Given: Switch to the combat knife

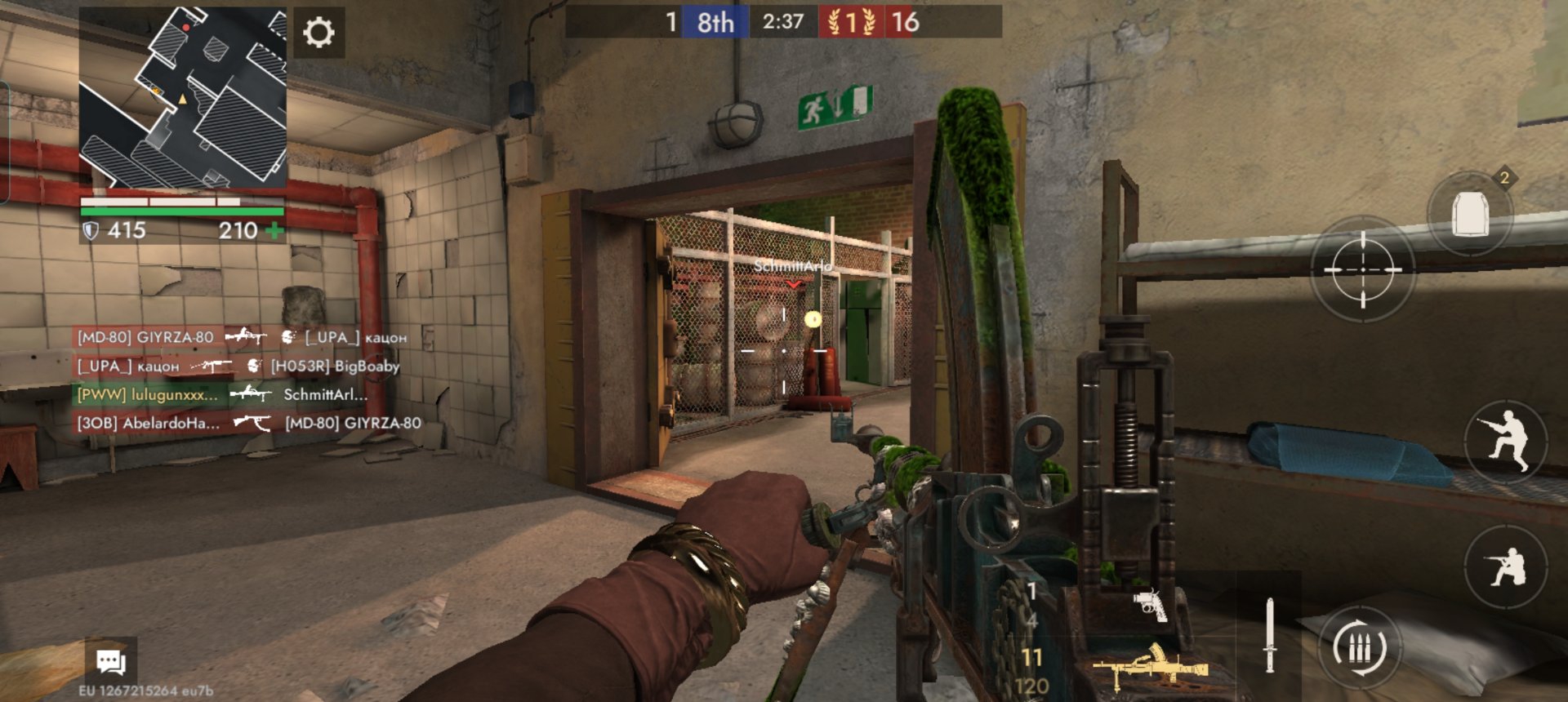Looking at the screenshot, I should tap(1269, 635).
